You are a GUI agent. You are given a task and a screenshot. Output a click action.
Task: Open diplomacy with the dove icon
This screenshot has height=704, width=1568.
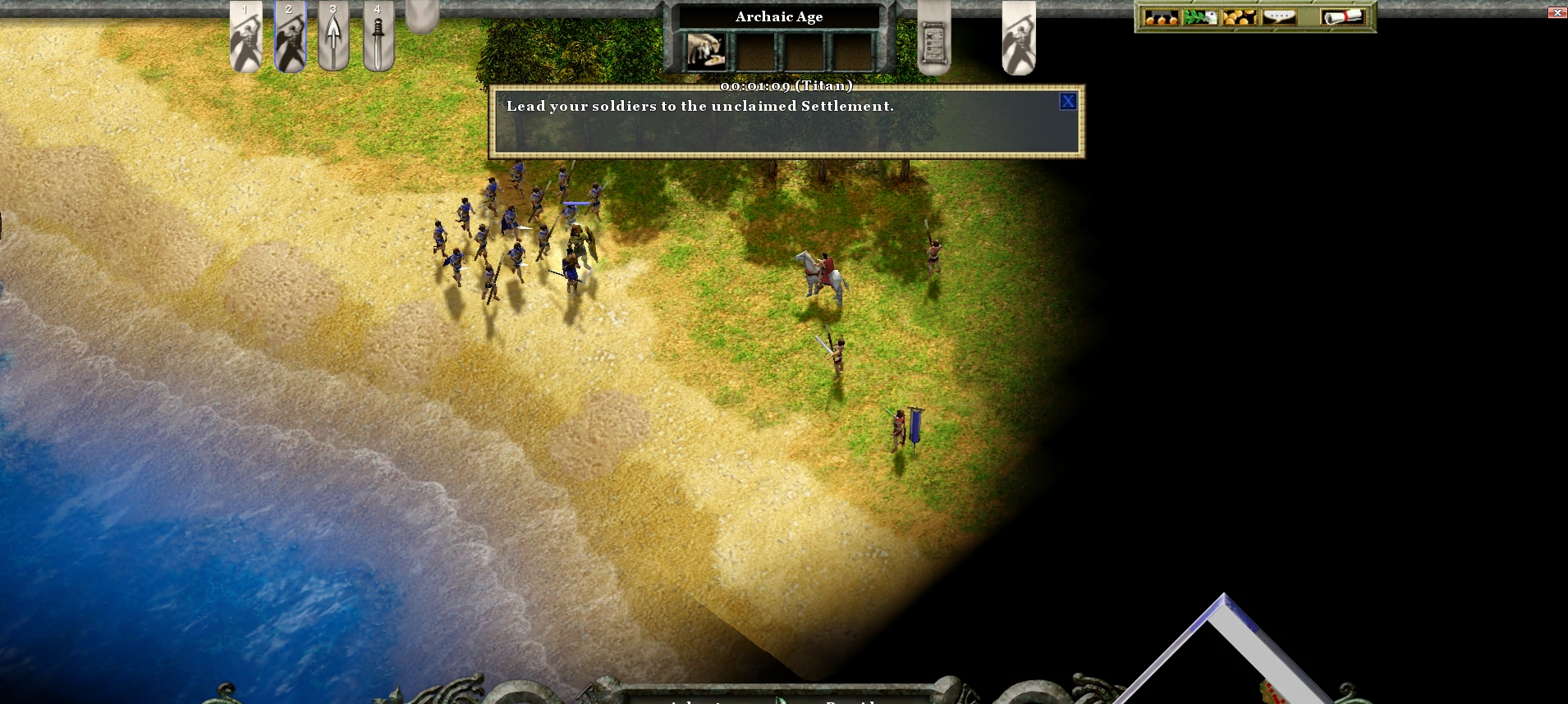coord(1200,17)
